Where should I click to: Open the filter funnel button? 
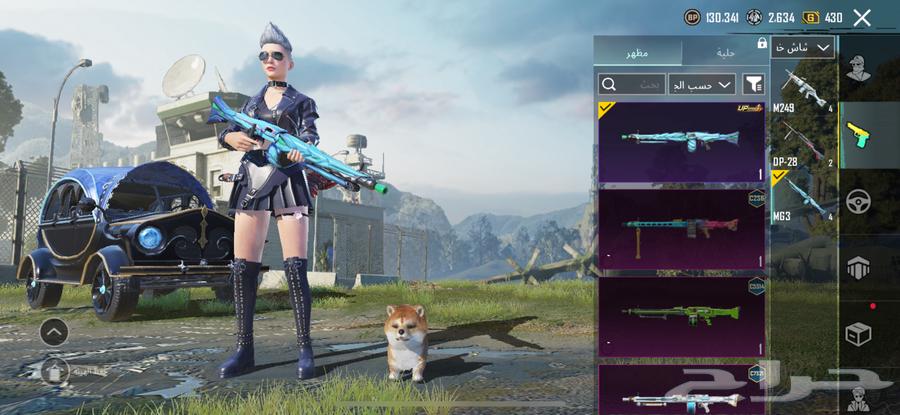click(x=753, y=84)
